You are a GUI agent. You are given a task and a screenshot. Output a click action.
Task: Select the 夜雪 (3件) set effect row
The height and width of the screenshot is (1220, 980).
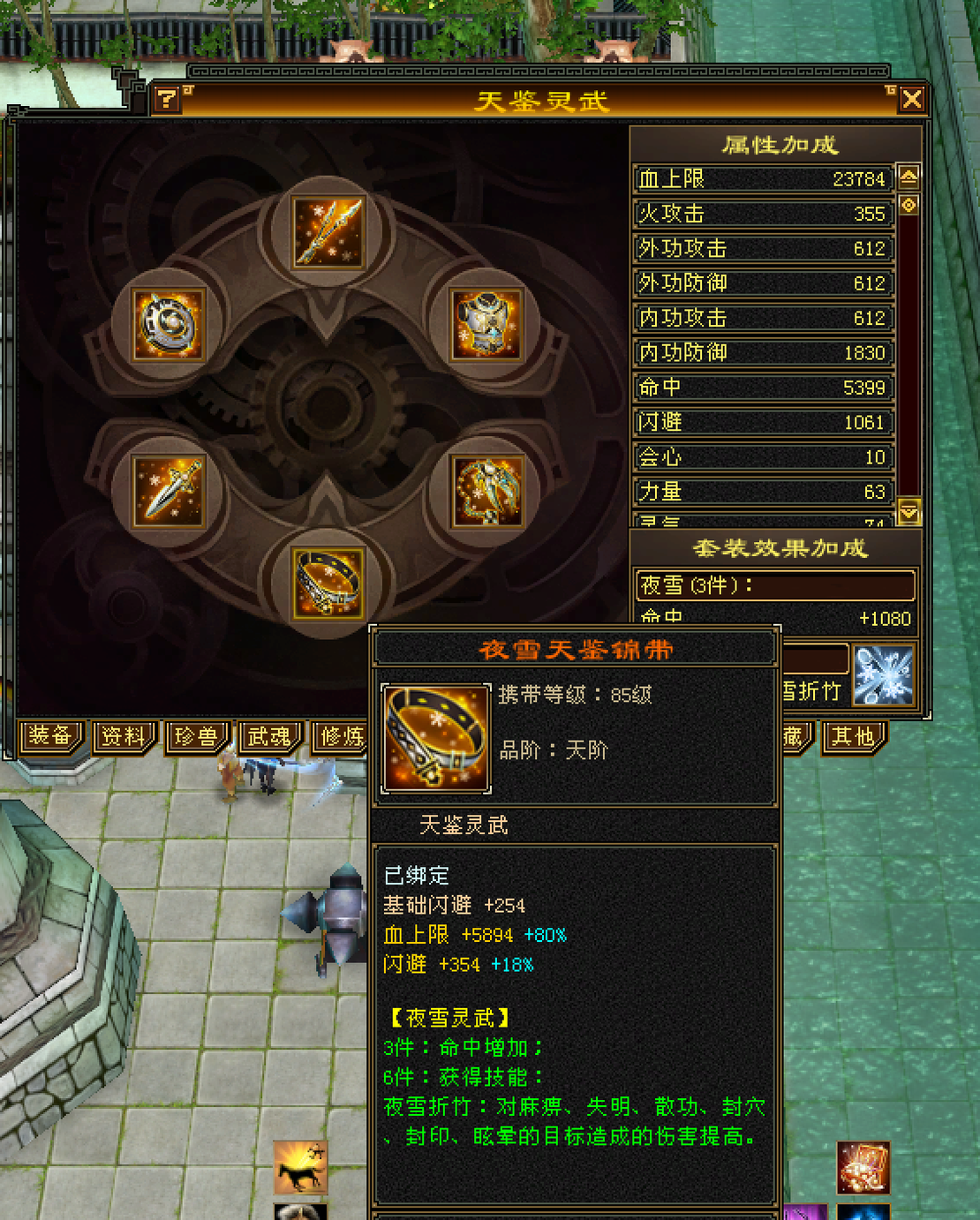coord(774,585)
